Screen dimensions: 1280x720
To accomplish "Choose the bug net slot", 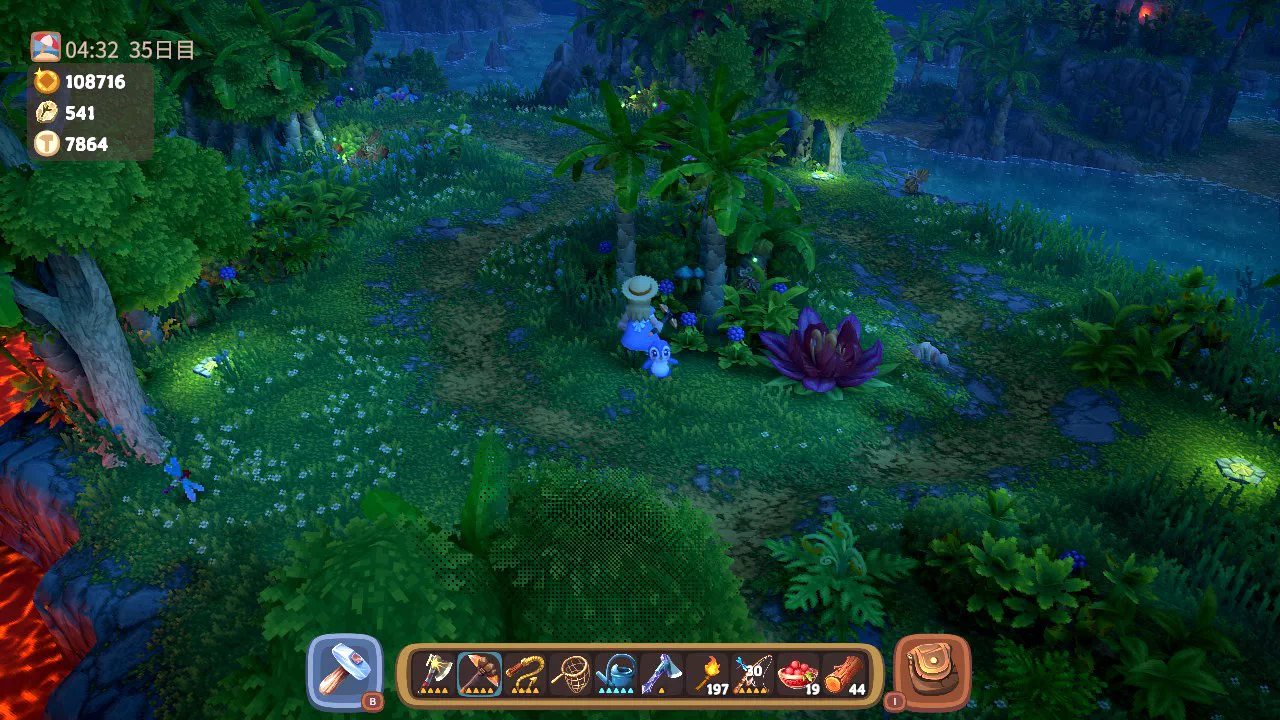I will click(x=571, y=673).
